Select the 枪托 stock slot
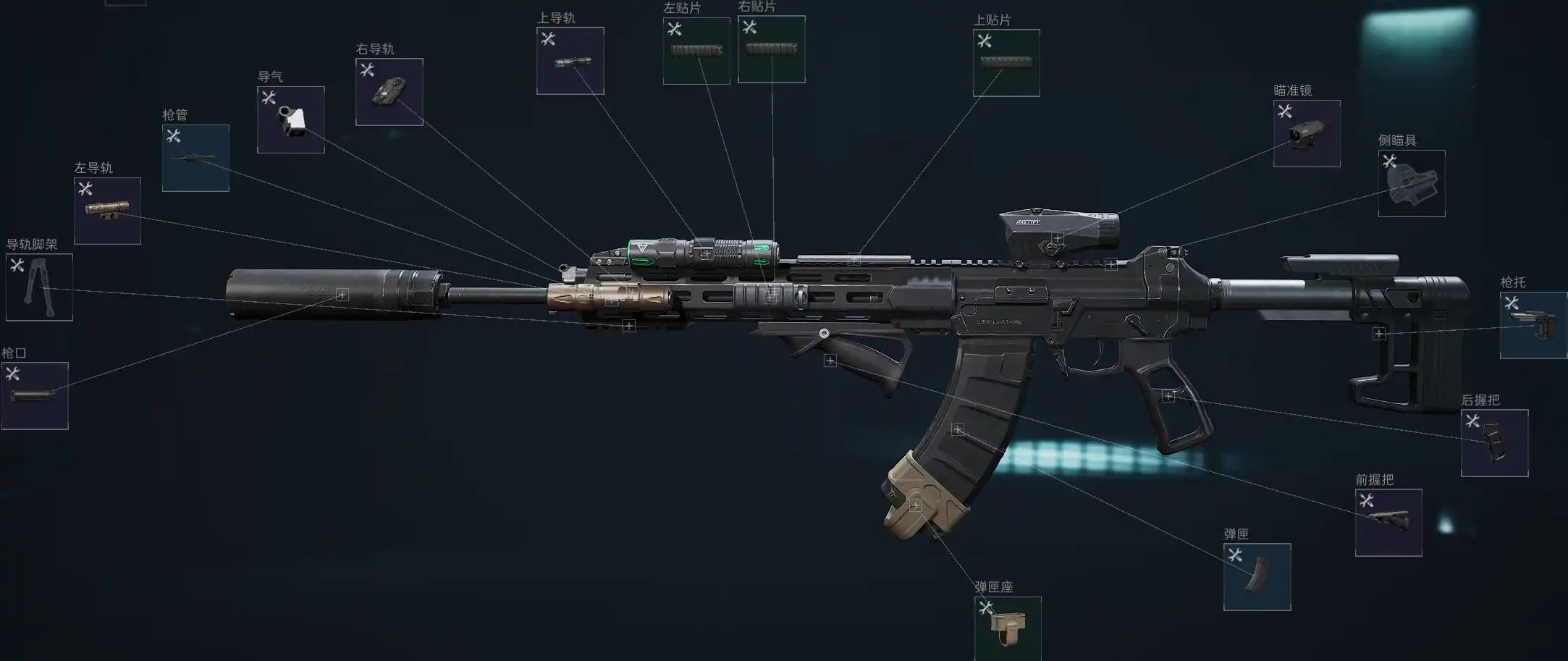 (1533, 326)
